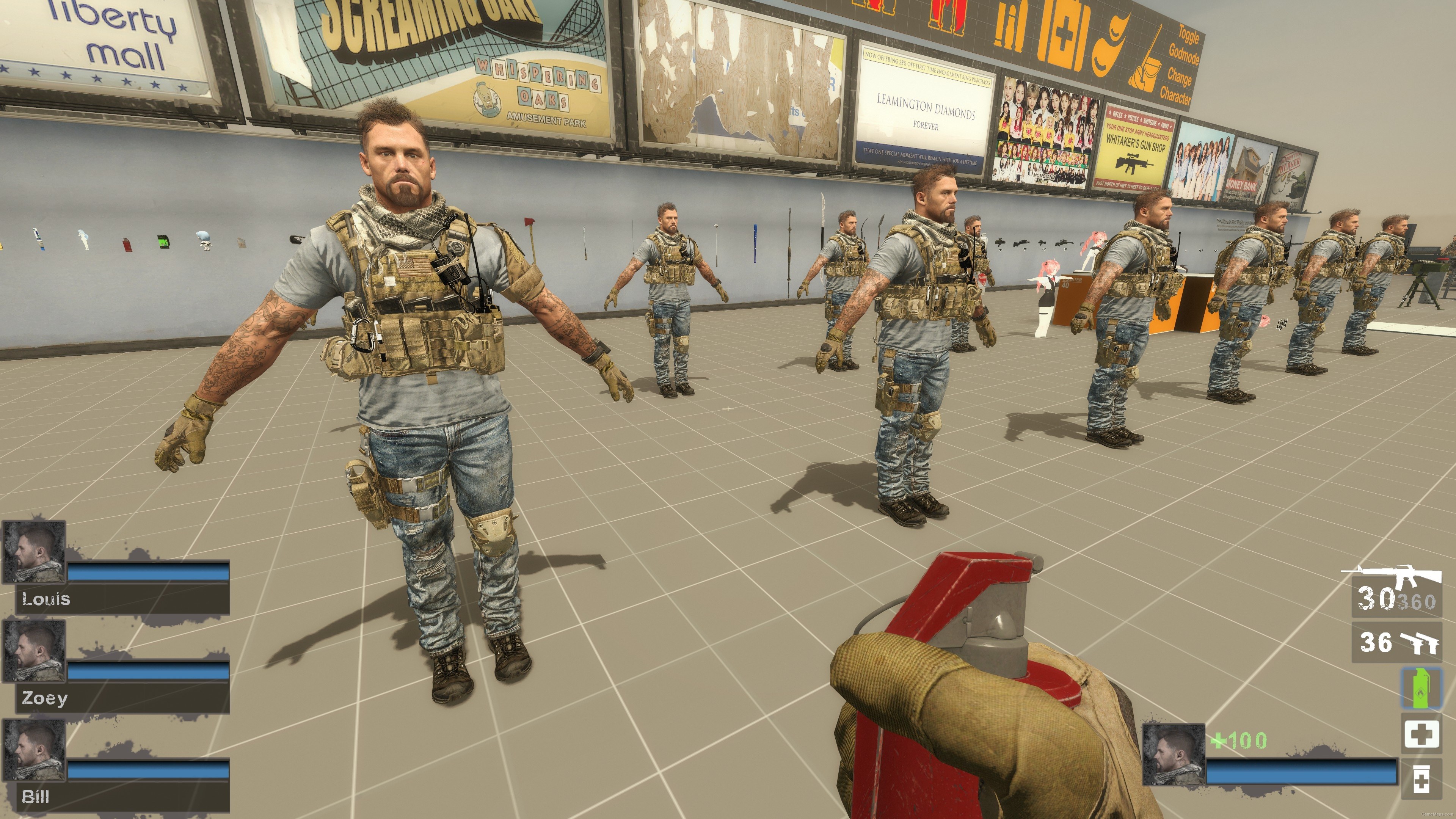Click your own survivor portrait
This screenshot has height=819, width=1456.
[1174, 755]
